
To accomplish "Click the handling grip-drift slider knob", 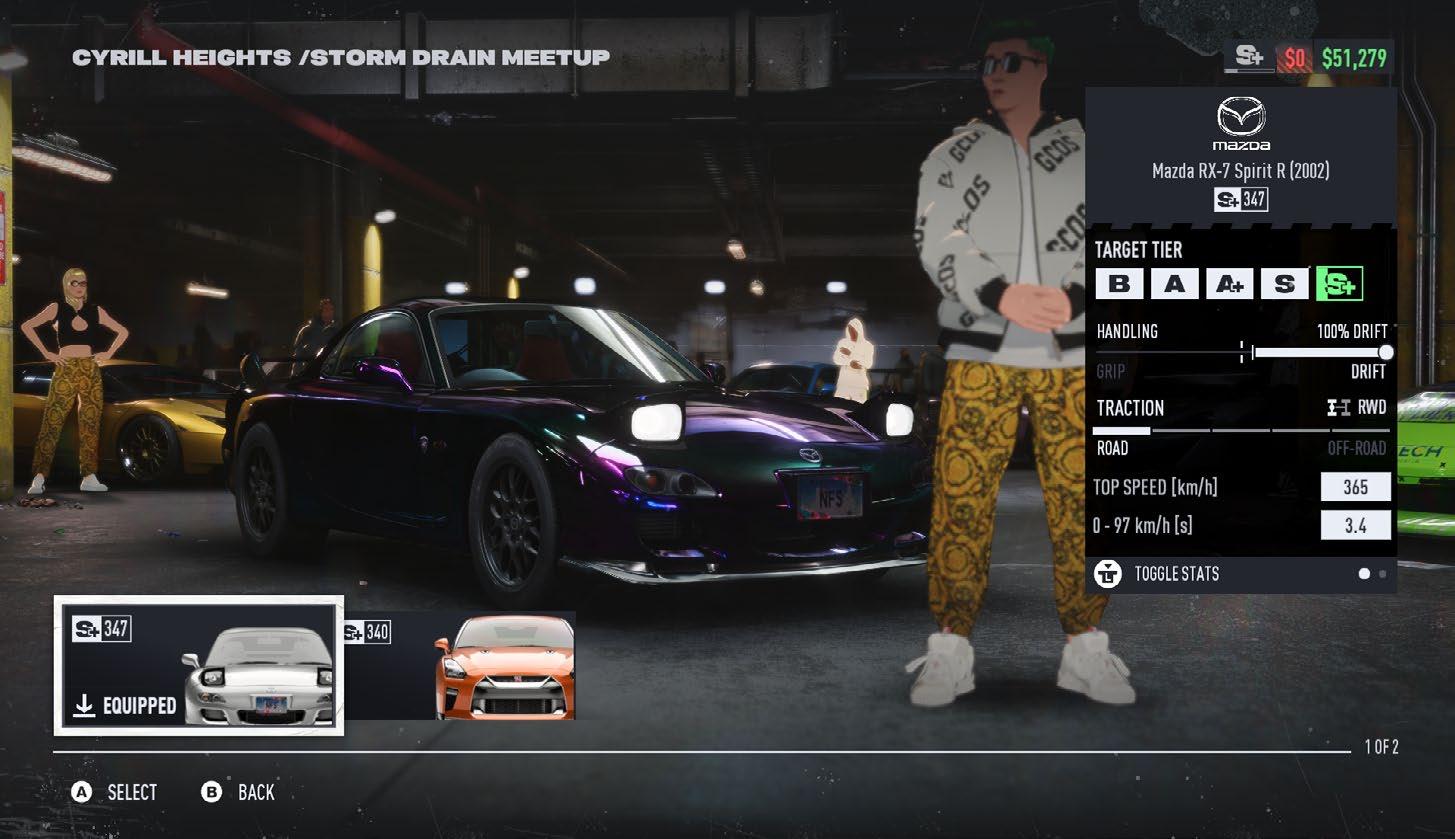I will [1385, 352].
